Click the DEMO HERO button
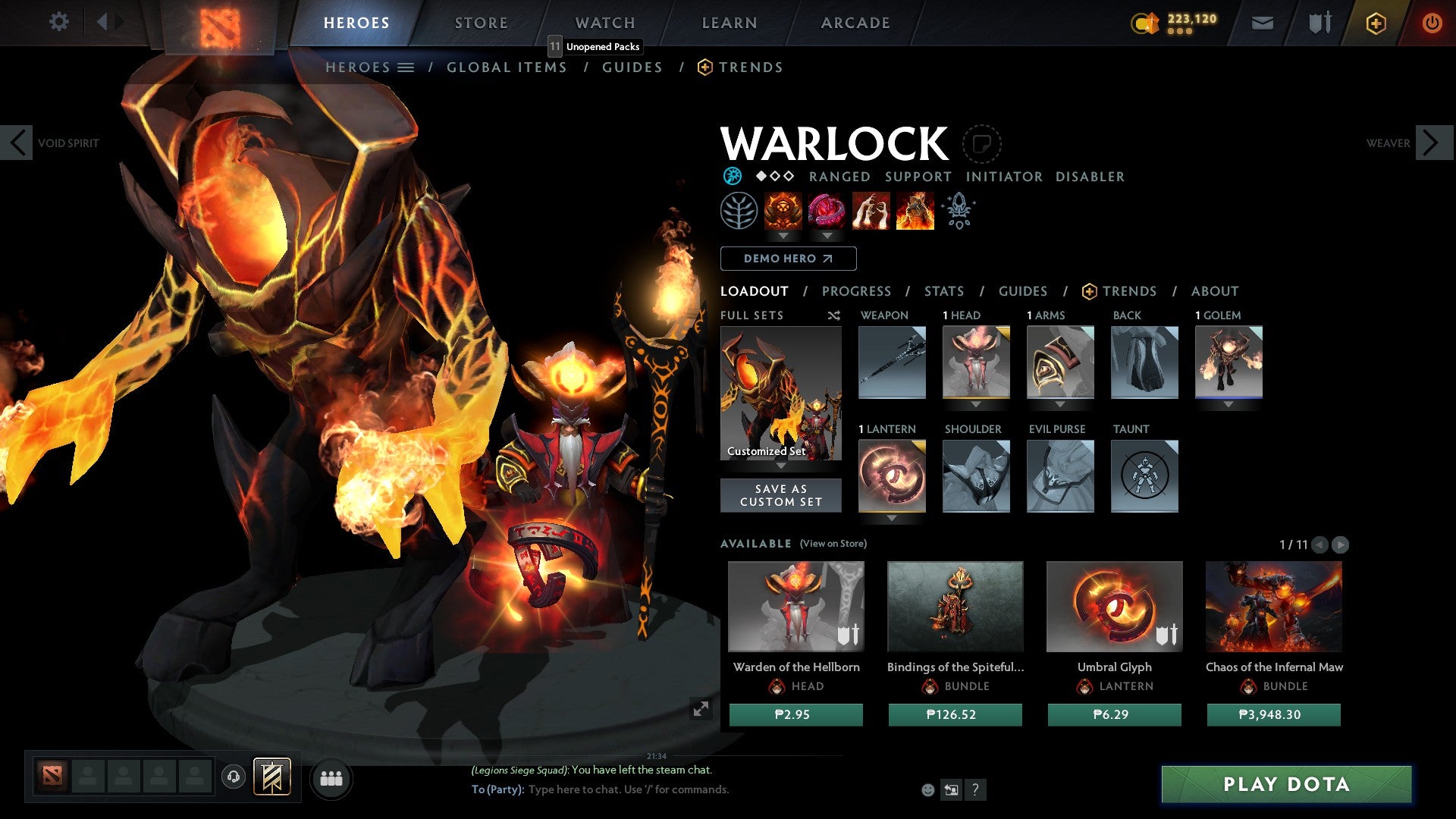Image resolution: width=1456 pixels, height=819 pixels. coord(788,259)
